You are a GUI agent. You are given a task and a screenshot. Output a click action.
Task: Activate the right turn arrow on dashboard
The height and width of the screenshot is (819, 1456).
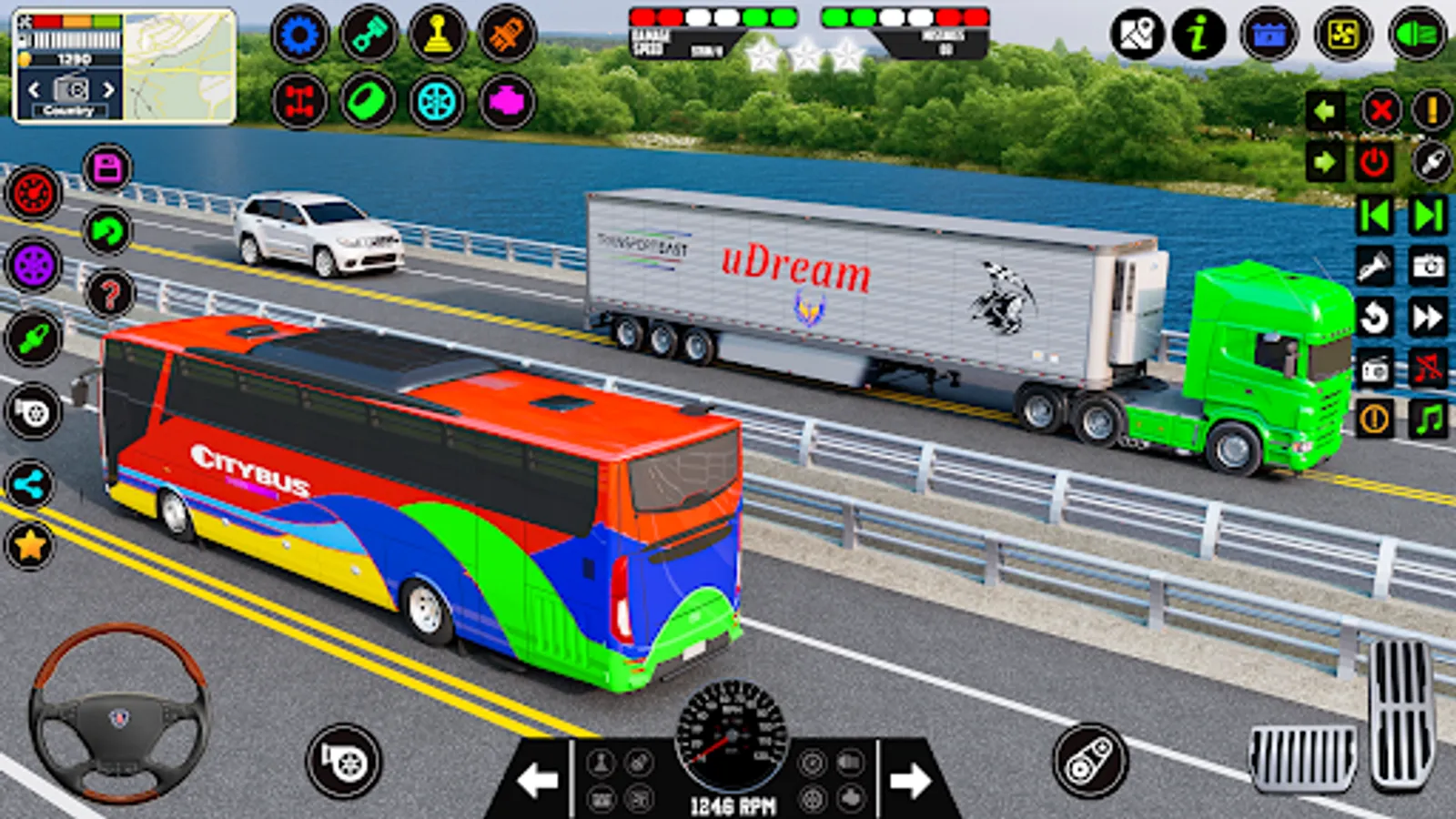click(910, 780)
